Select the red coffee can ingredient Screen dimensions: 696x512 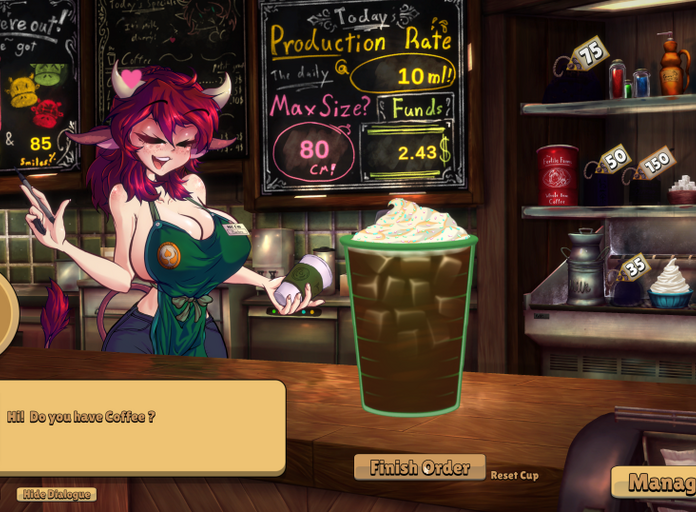pyautogui.click(x=557, y=176)
